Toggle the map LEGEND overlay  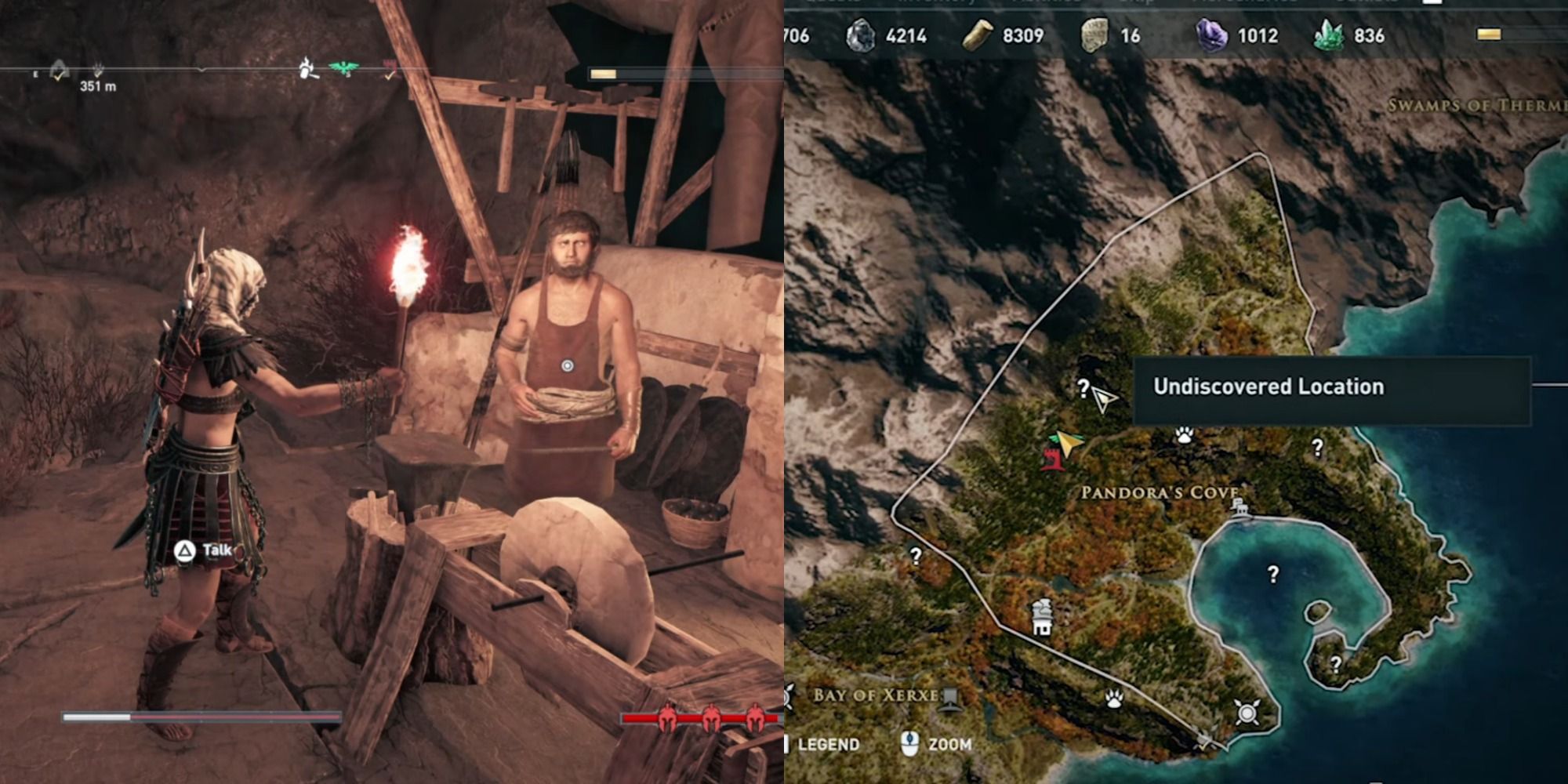[827, 745]
